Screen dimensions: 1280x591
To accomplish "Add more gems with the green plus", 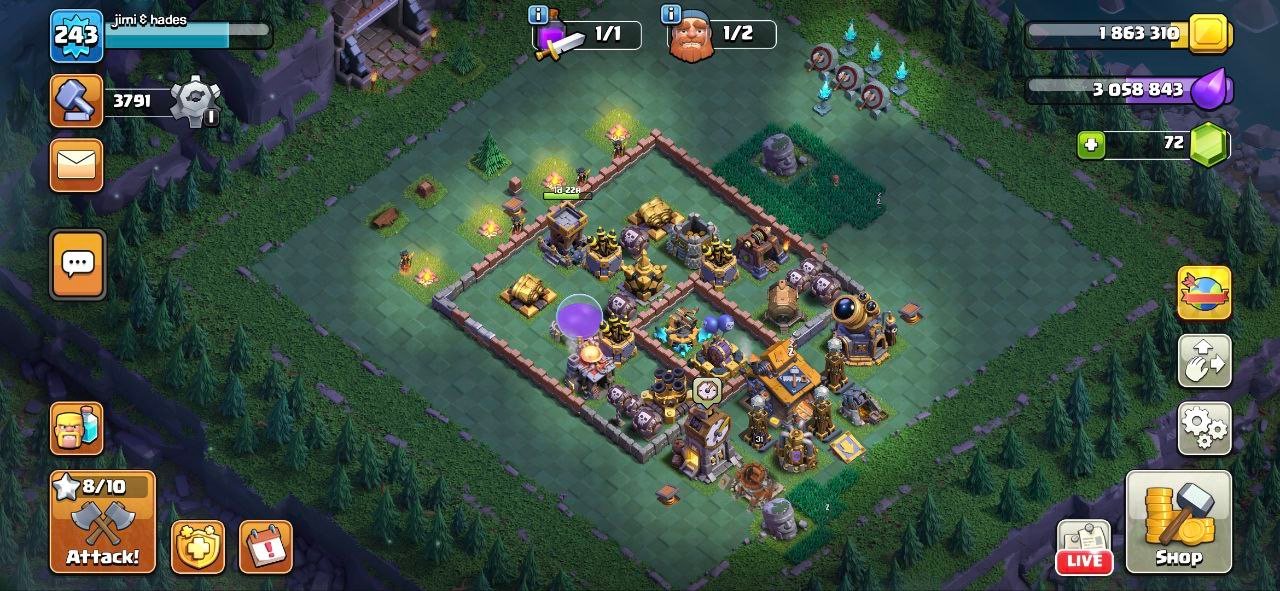I will (x=1091, y=145).
